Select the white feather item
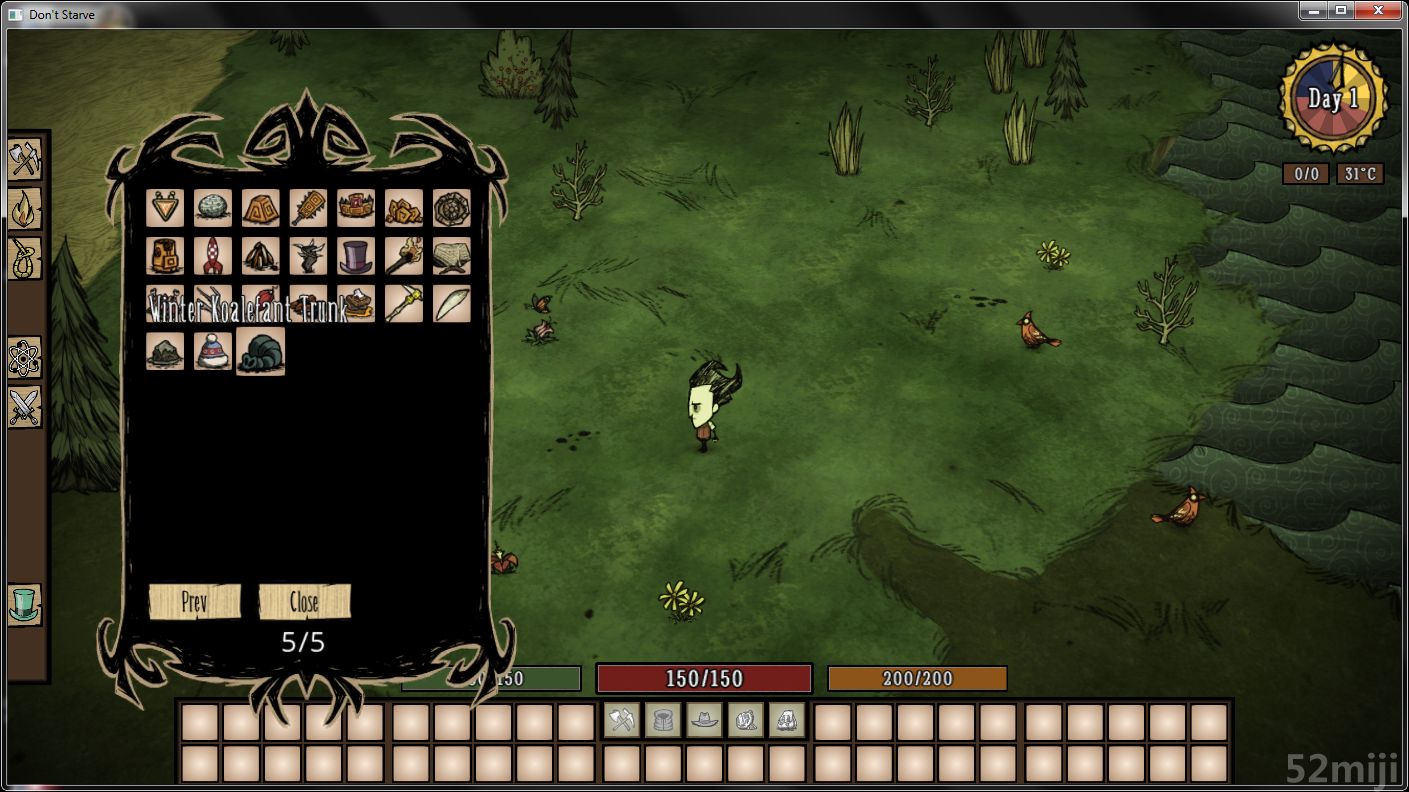Viewport: 1409px width, 792px height. pyautogui.click(x=452, y=304)
